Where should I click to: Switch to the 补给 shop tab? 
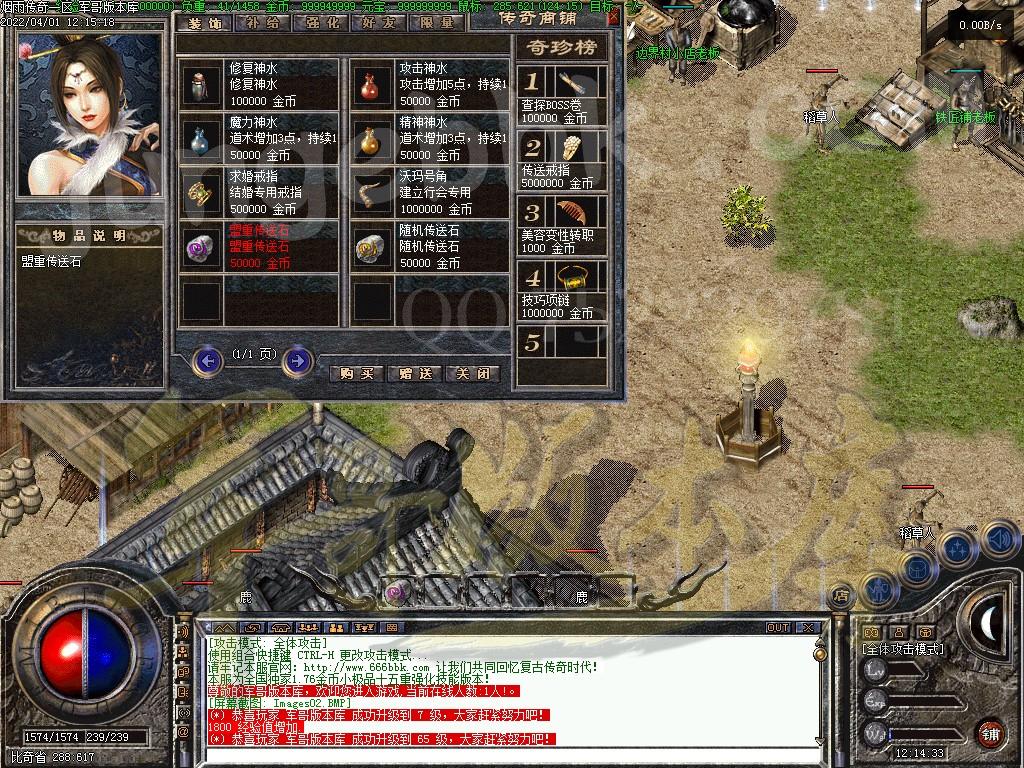[x=261, y=23]
